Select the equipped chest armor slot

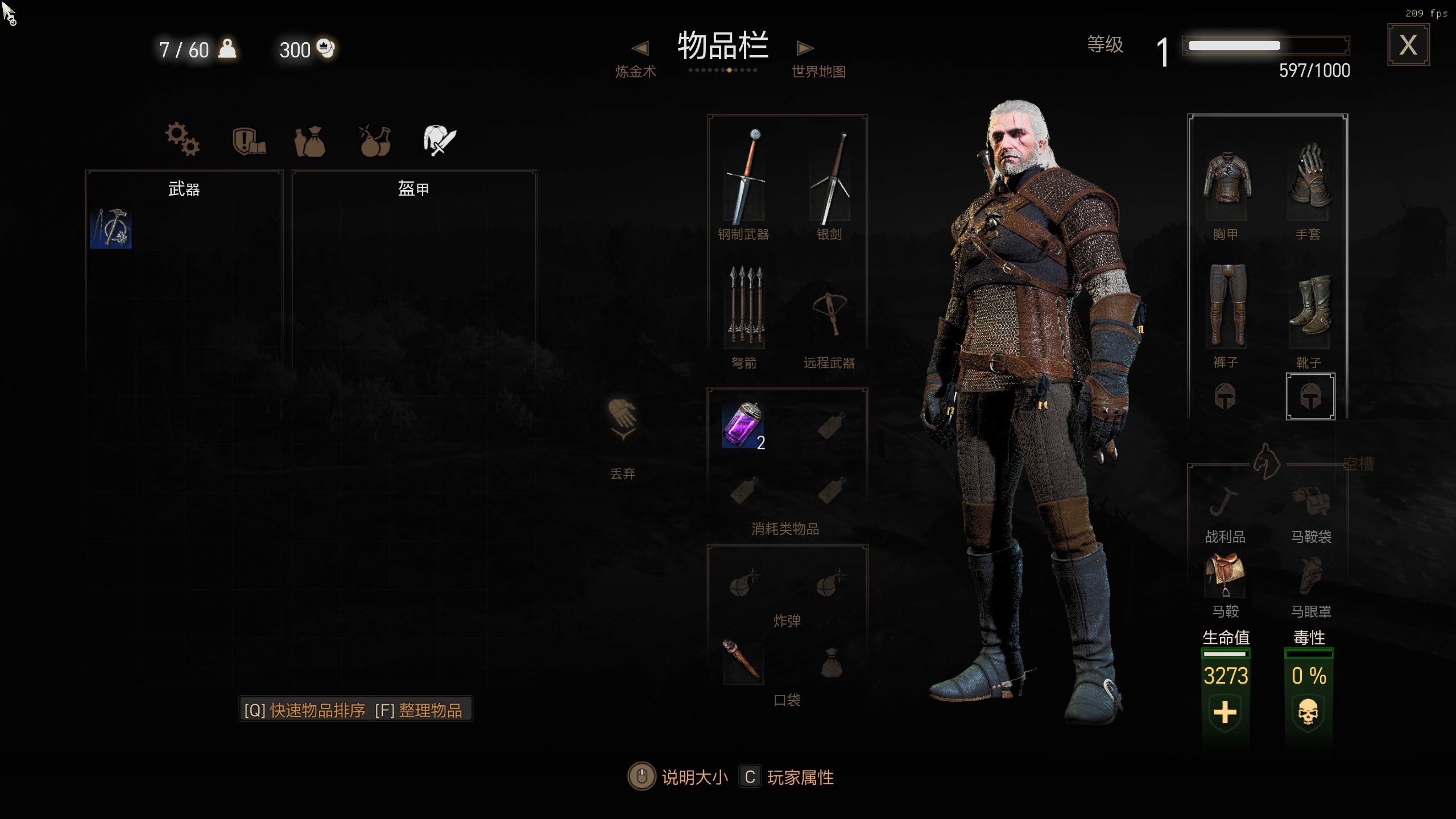1226,182
